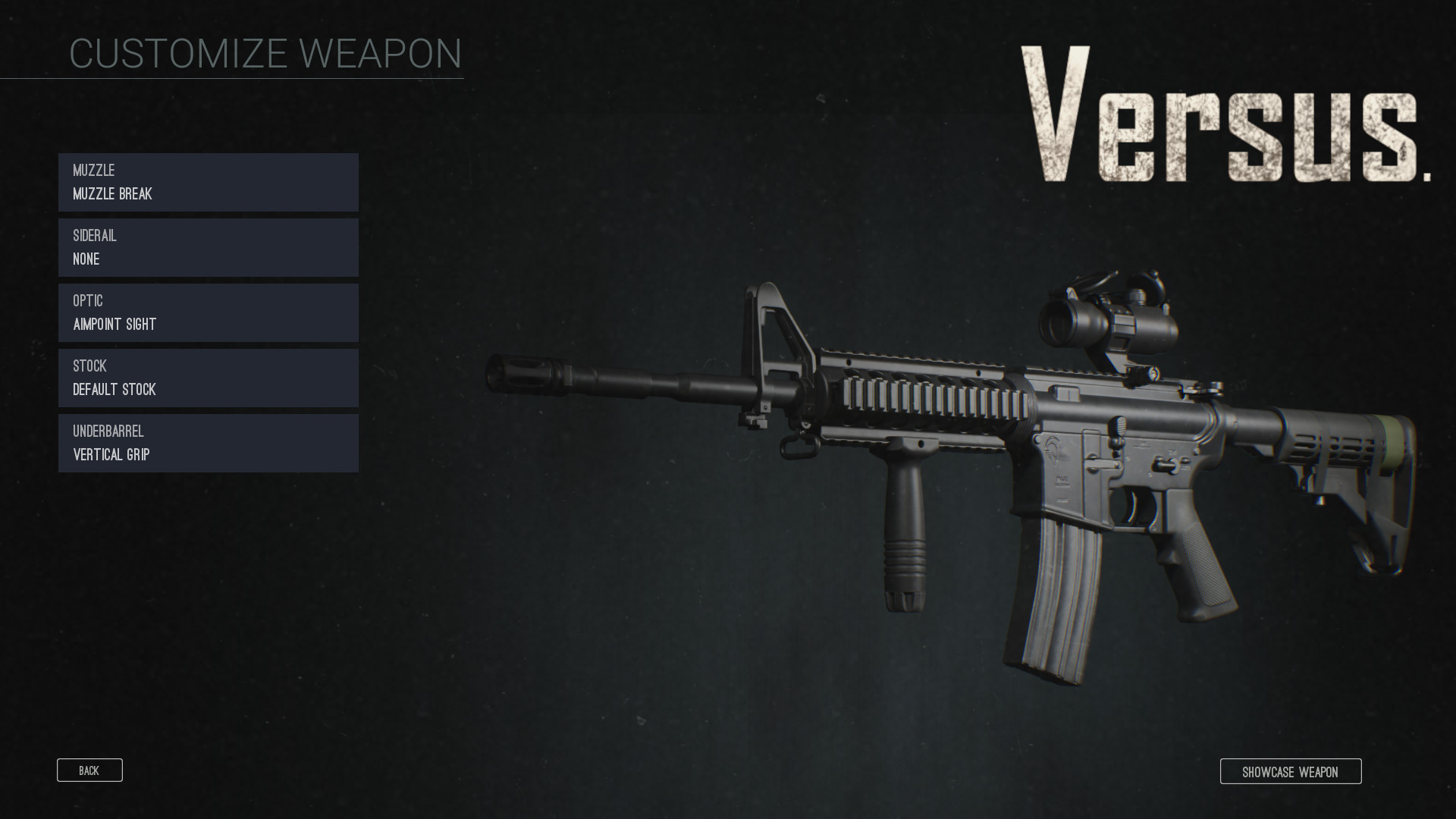Select the Muzzle Break option
This screenshot has height=819, width=1456.
[x=111, y=194]
